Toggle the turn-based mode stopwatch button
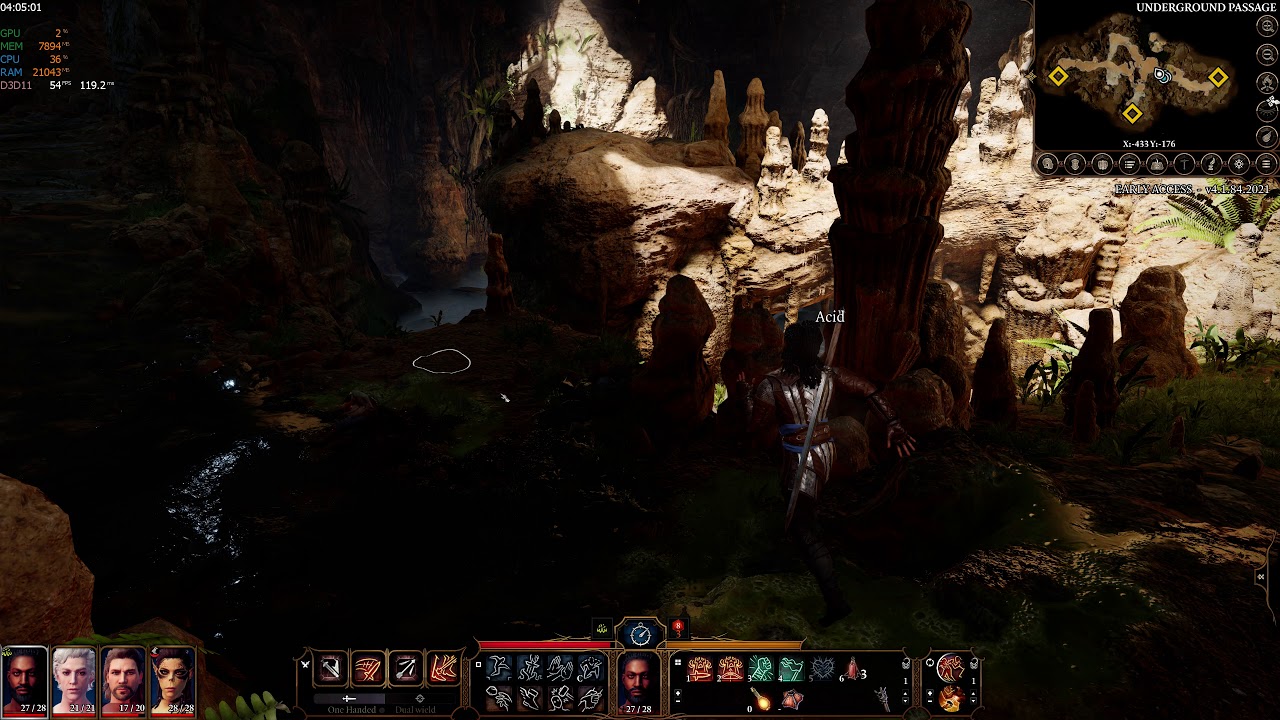Viewport: 1280px width, 720px height. click(640, 633)
